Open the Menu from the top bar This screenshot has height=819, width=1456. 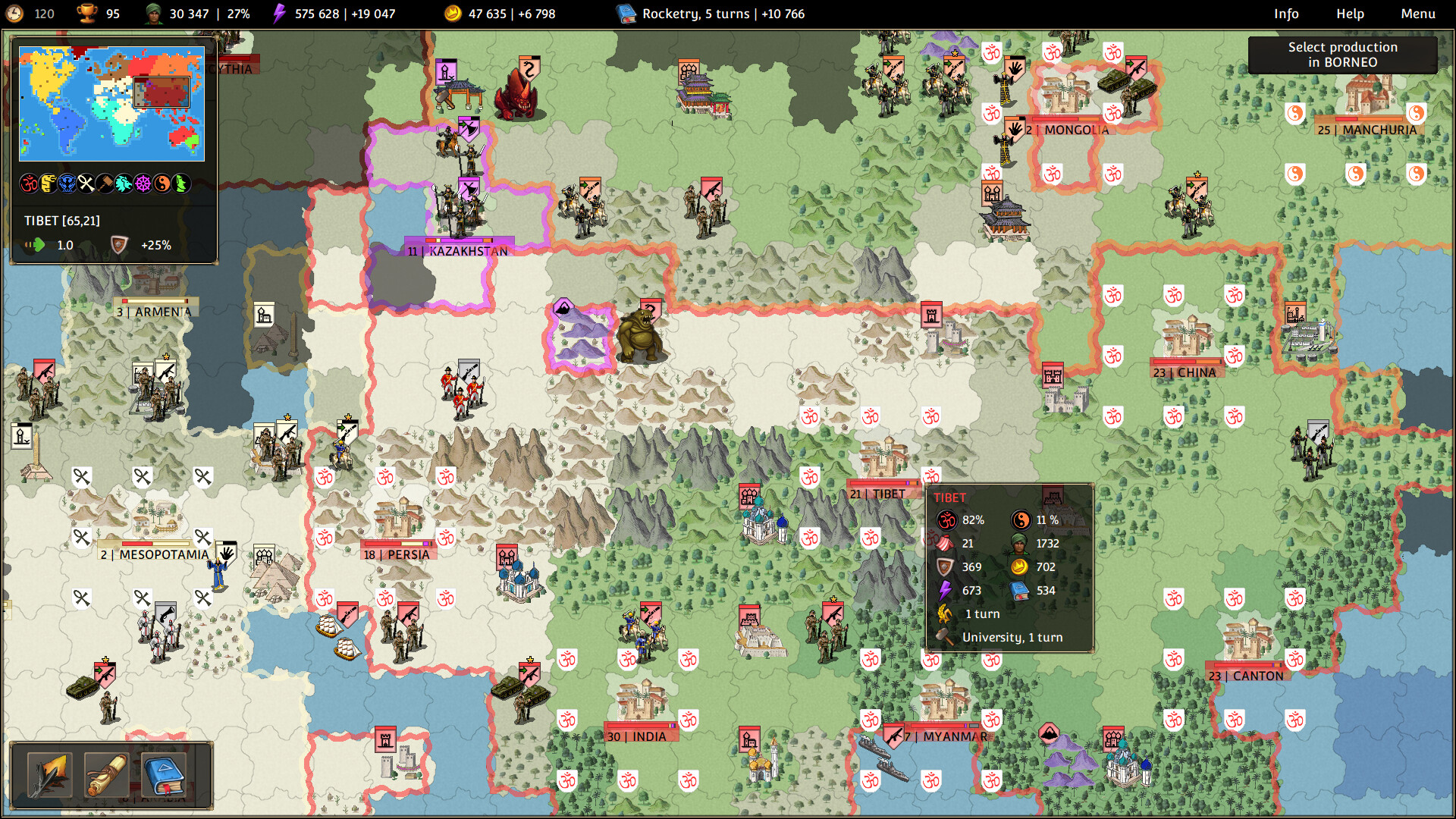click(1417, 13)
